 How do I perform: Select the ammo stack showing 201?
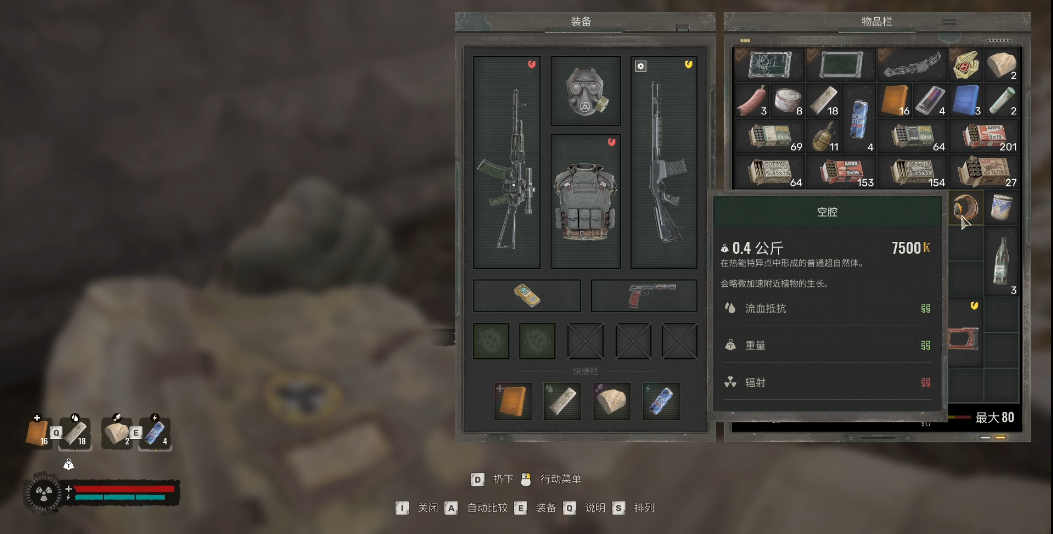(x=986, y=136)
